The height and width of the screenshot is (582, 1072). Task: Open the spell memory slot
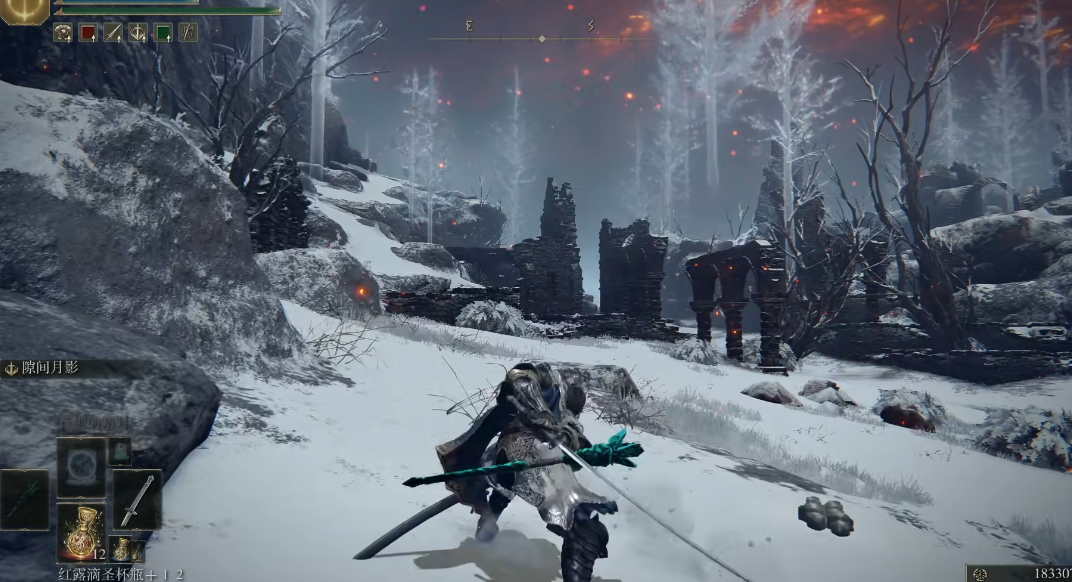[x=81, y=467]
